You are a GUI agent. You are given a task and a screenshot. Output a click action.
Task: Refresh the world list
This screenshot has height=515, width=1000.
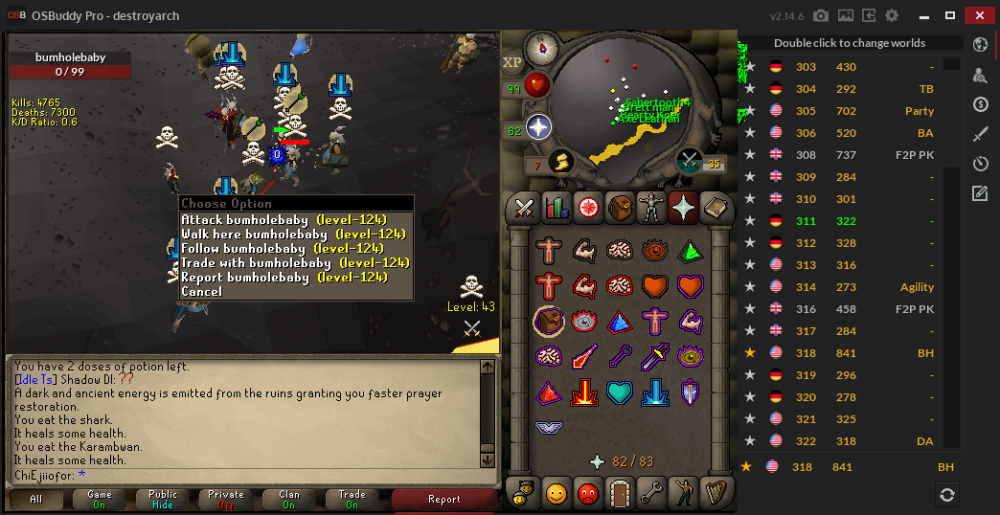coord(946,494)
